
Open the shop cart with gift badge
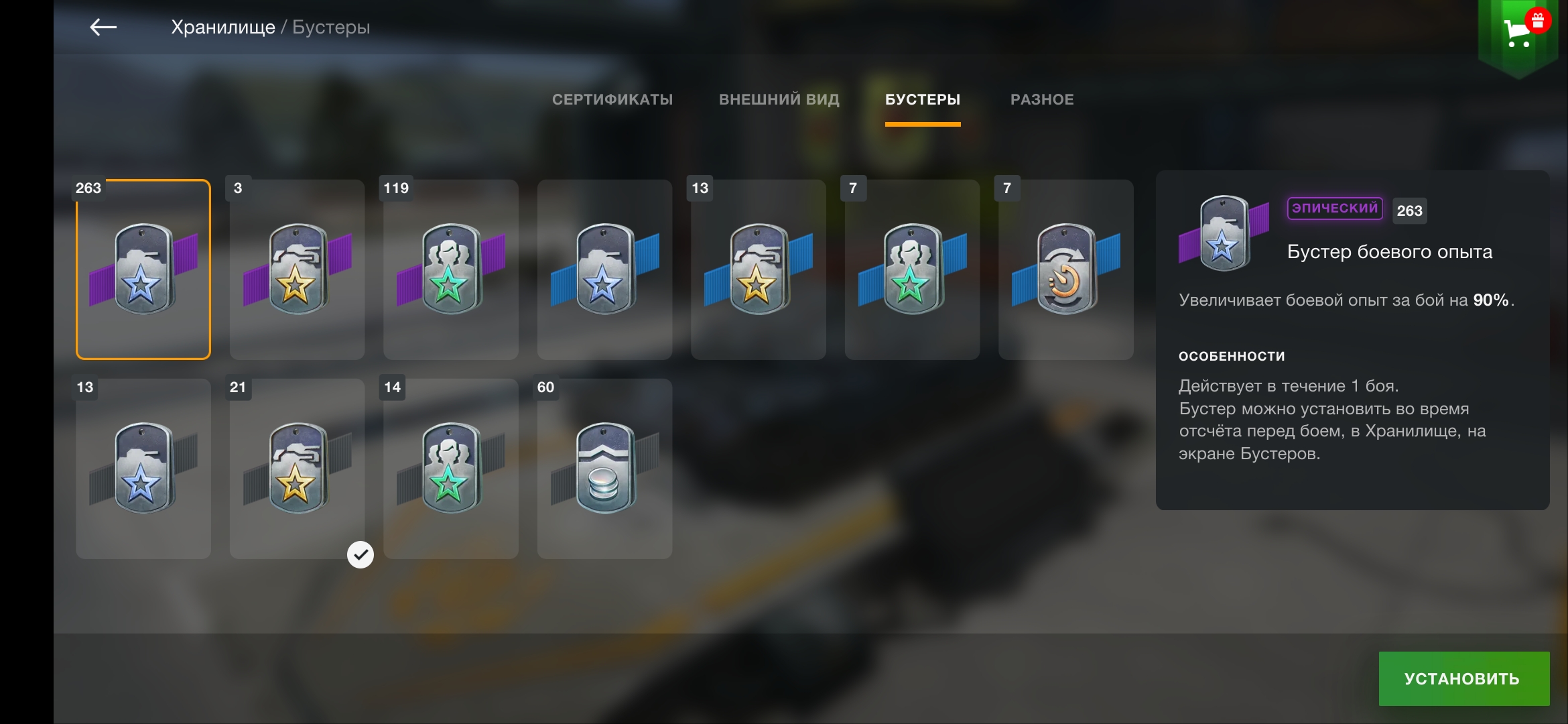(x=1517, y=32)
